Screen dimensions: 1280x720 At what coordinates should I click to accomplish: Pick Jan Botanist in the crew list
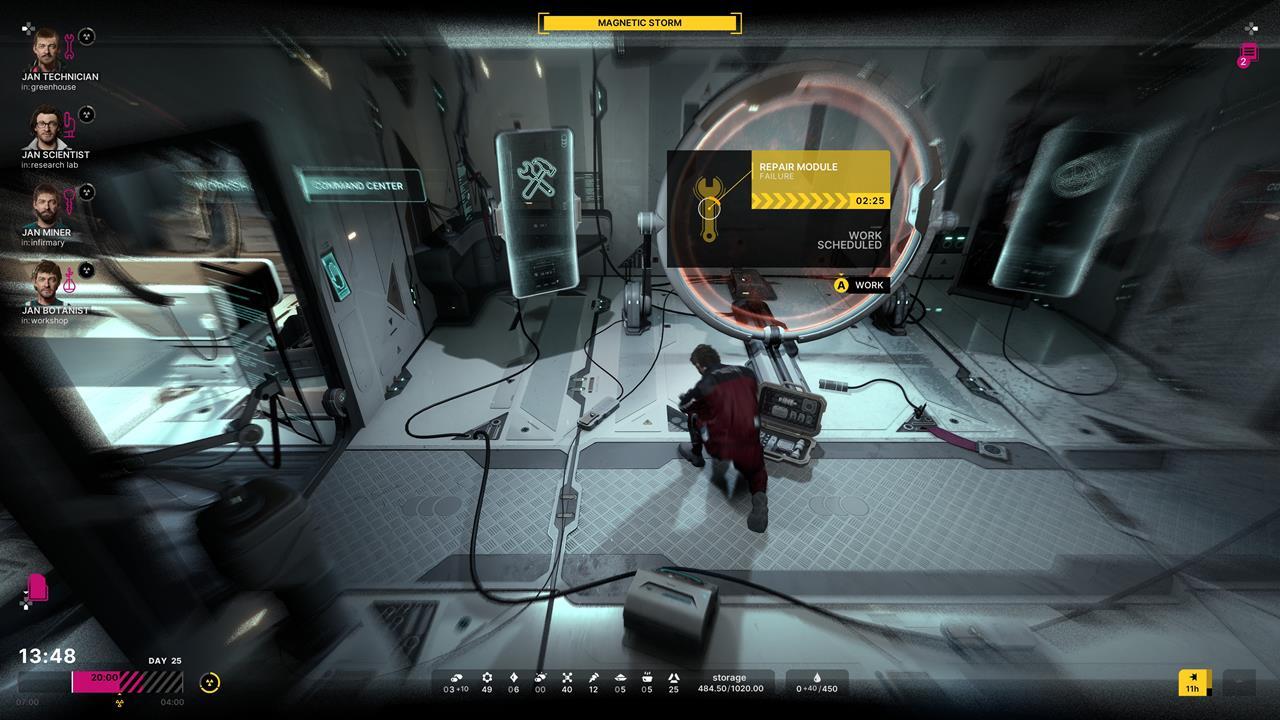pyautogui.click(x=45, y=283)
